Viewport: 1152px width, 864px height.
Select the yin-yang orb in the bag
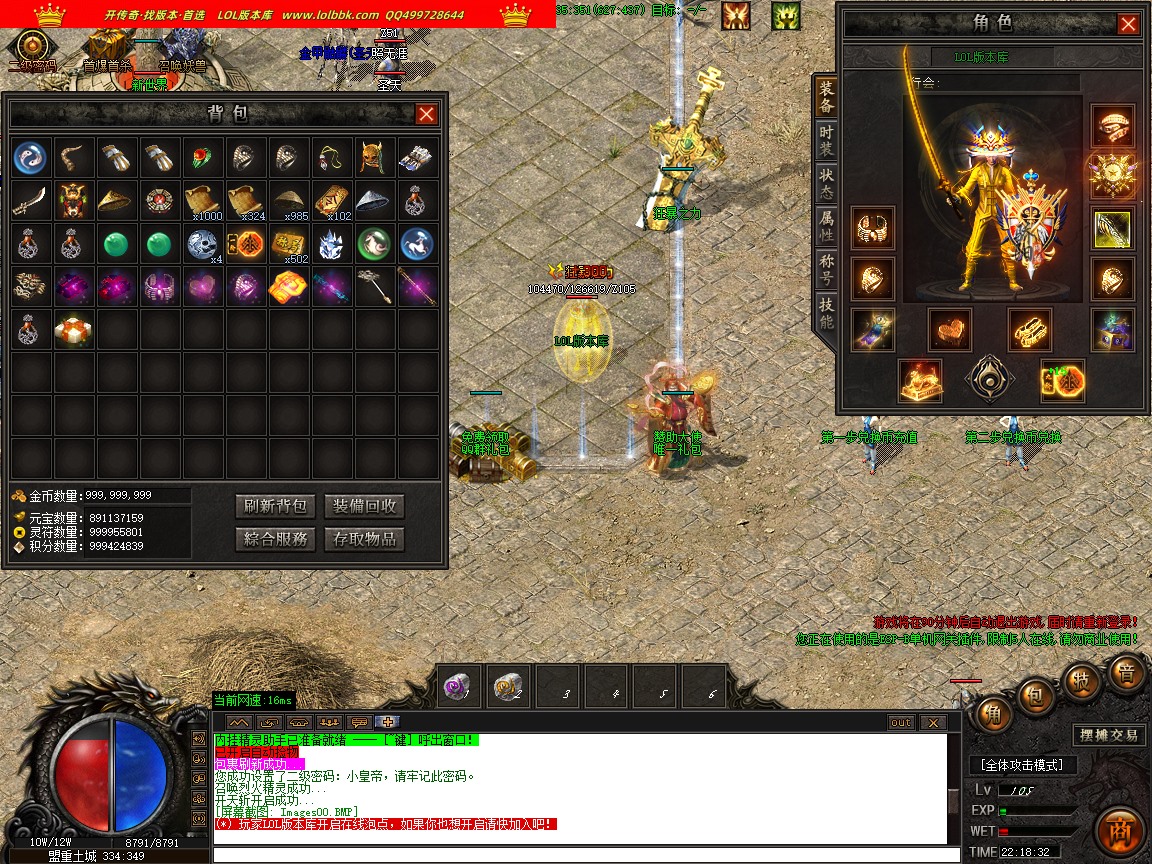tap(31, 157)
